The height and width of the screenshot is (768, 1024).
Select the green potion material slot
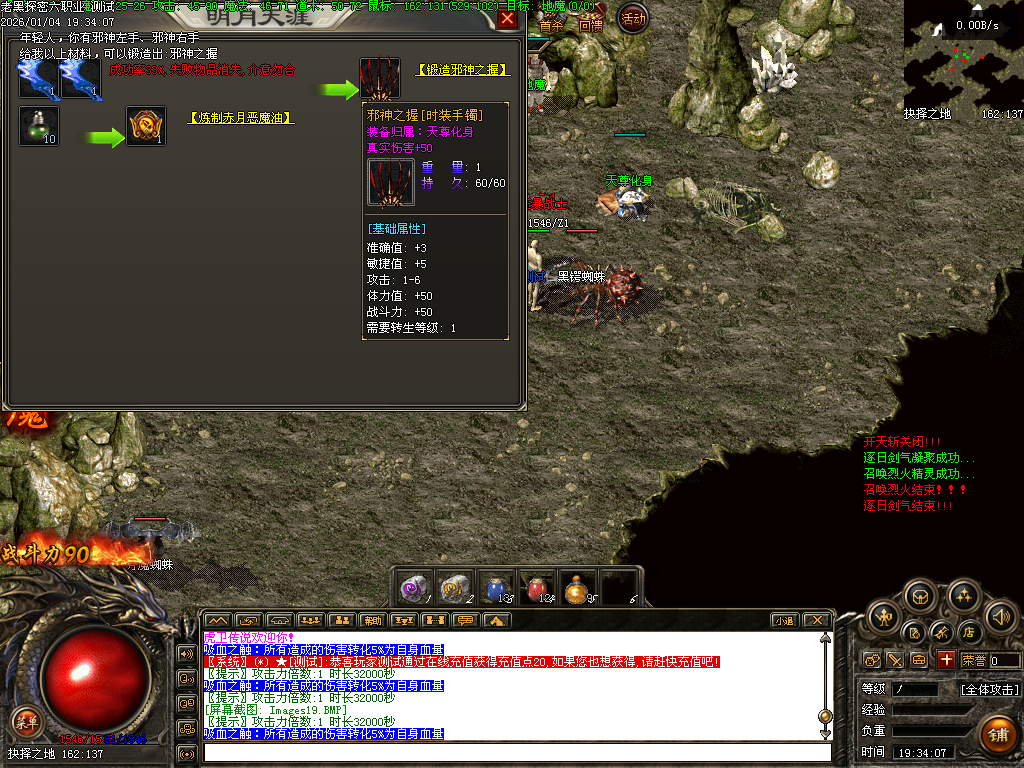[39, 127]
